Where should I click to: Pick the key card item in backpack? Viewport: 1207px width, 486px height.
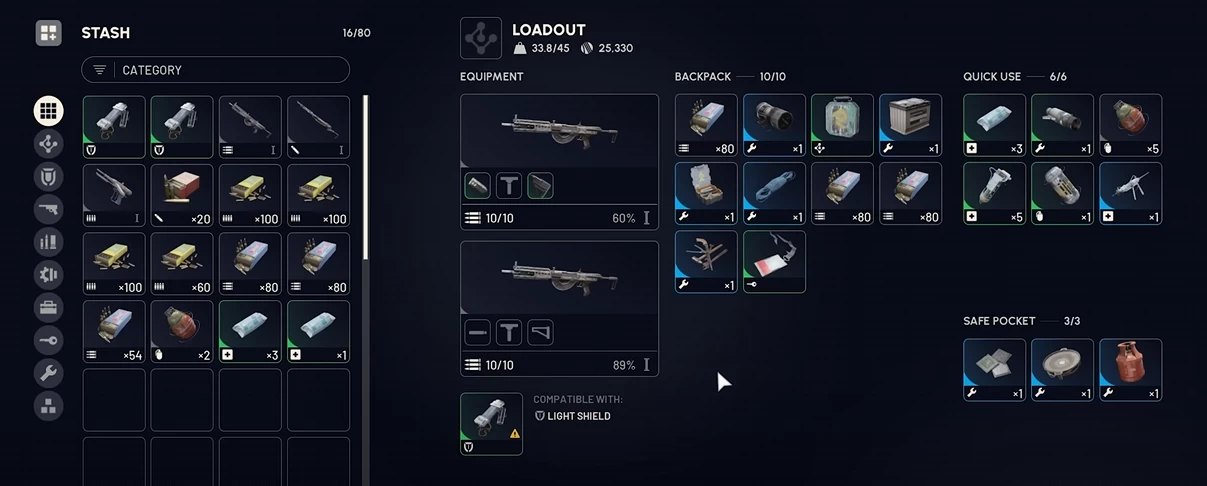[x=774, y=262]
